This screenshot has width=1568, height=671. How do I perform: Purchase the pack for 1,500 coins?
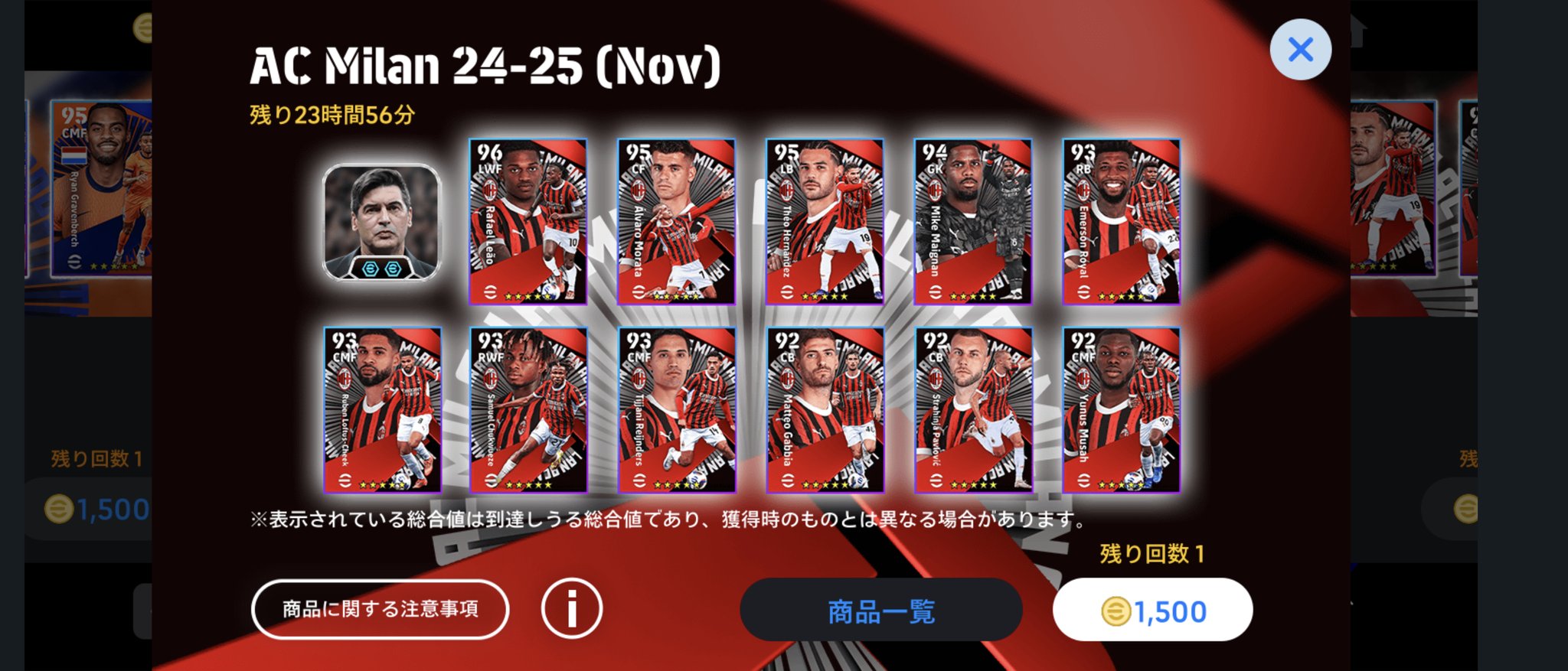click(1152, 610)
